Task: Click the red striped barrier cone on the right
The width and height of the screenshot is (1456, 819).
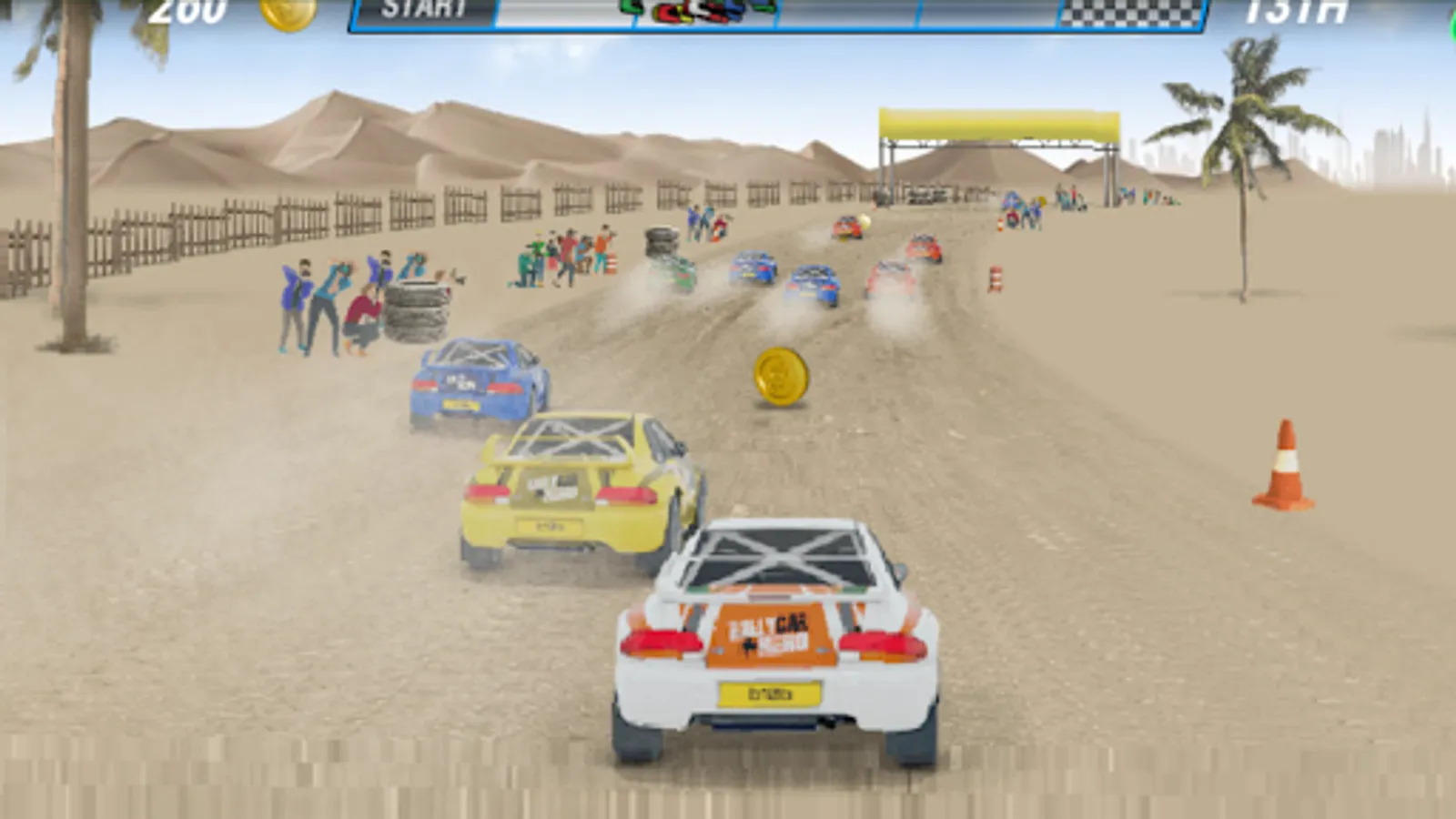Action: (x=995, y=278)
